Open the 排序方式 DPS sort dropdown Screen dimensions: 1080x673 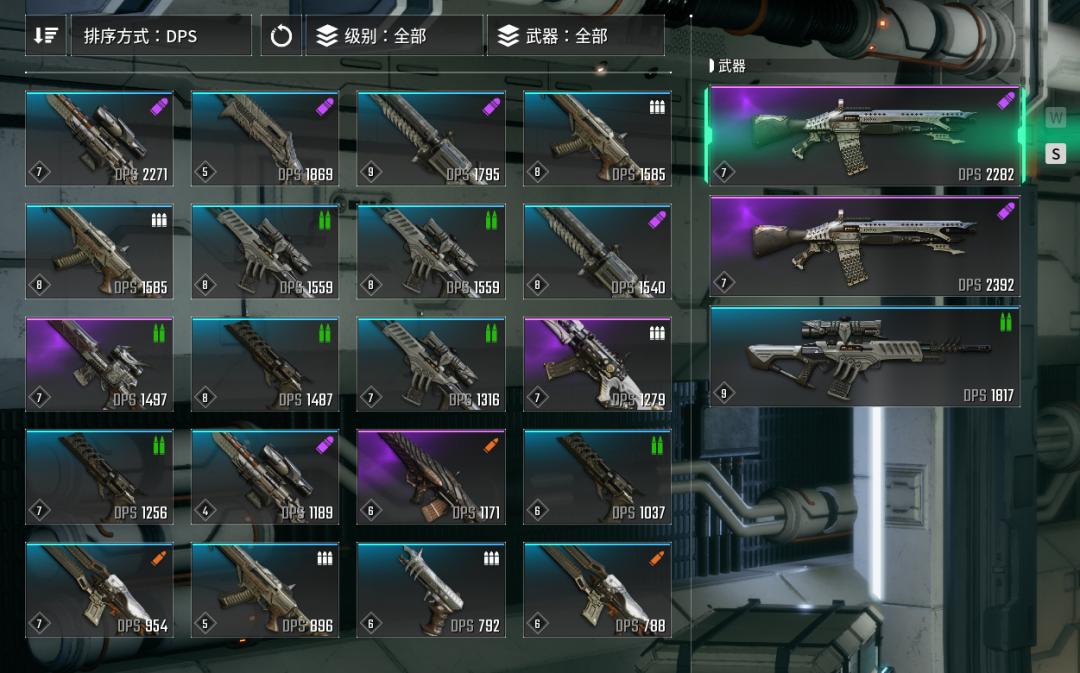click(160, 36)
